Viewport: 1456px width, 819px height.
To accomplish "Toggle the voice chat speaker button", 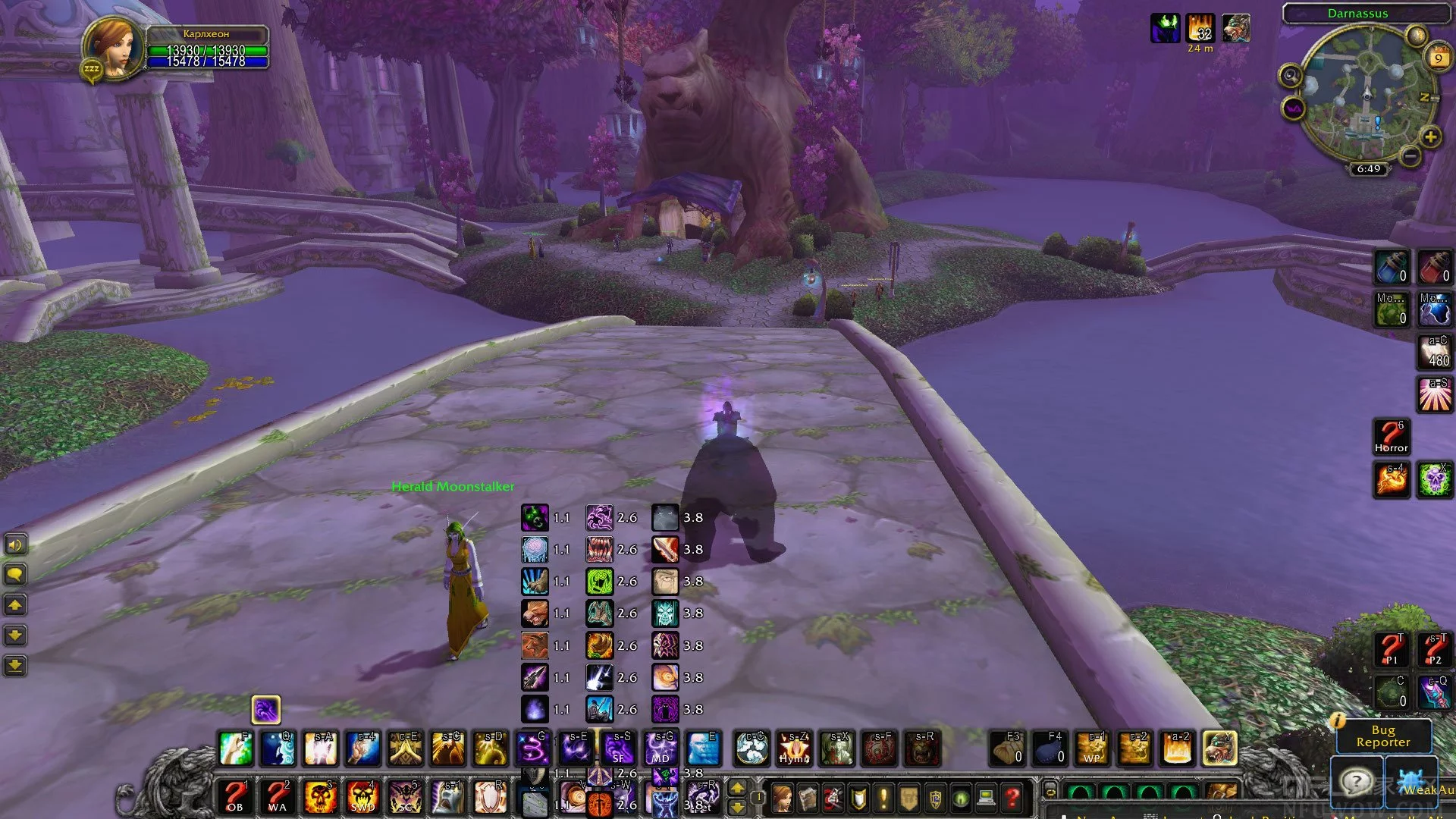I will point(15,544).
